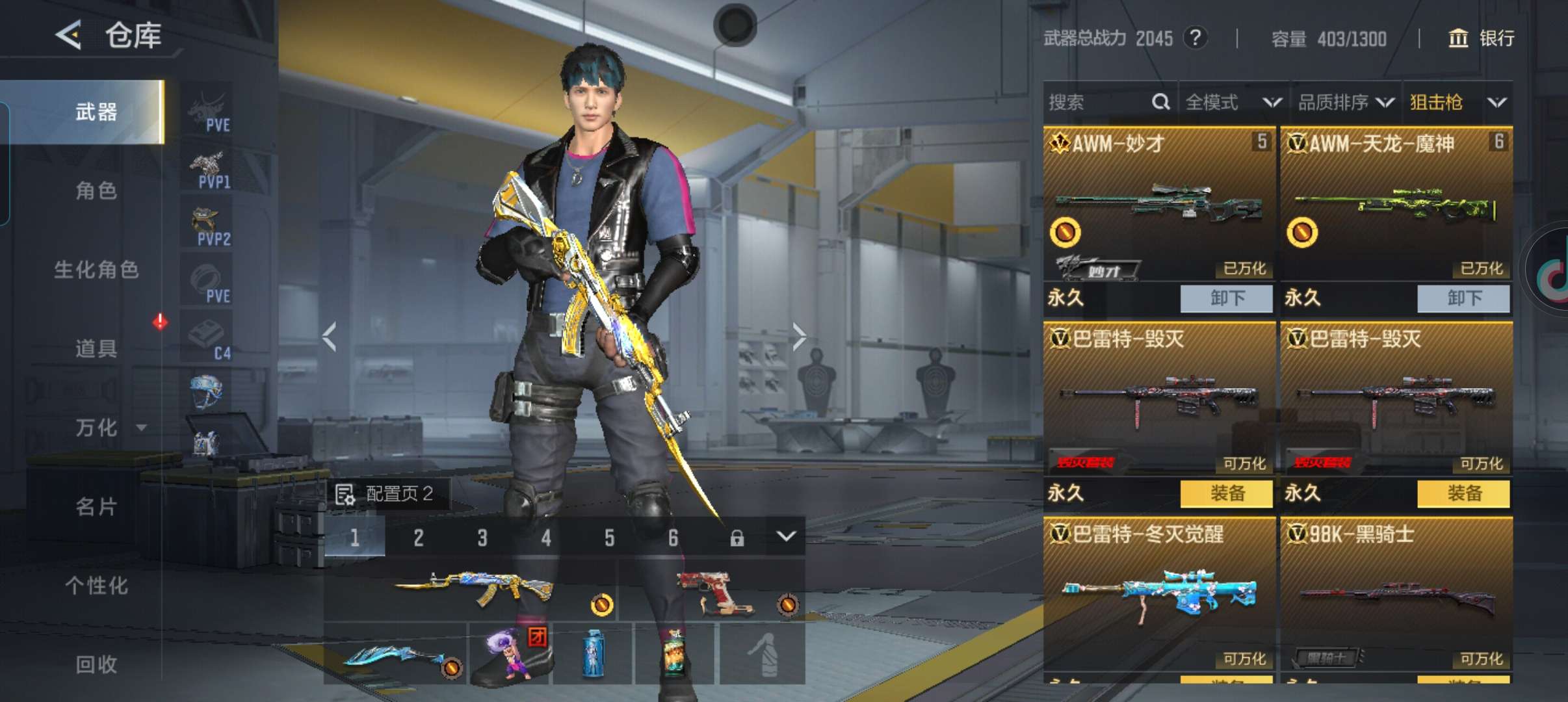Screen dimensions: 1568x702
Task: Open the 回收 recycle section
Action: point(96,664)
